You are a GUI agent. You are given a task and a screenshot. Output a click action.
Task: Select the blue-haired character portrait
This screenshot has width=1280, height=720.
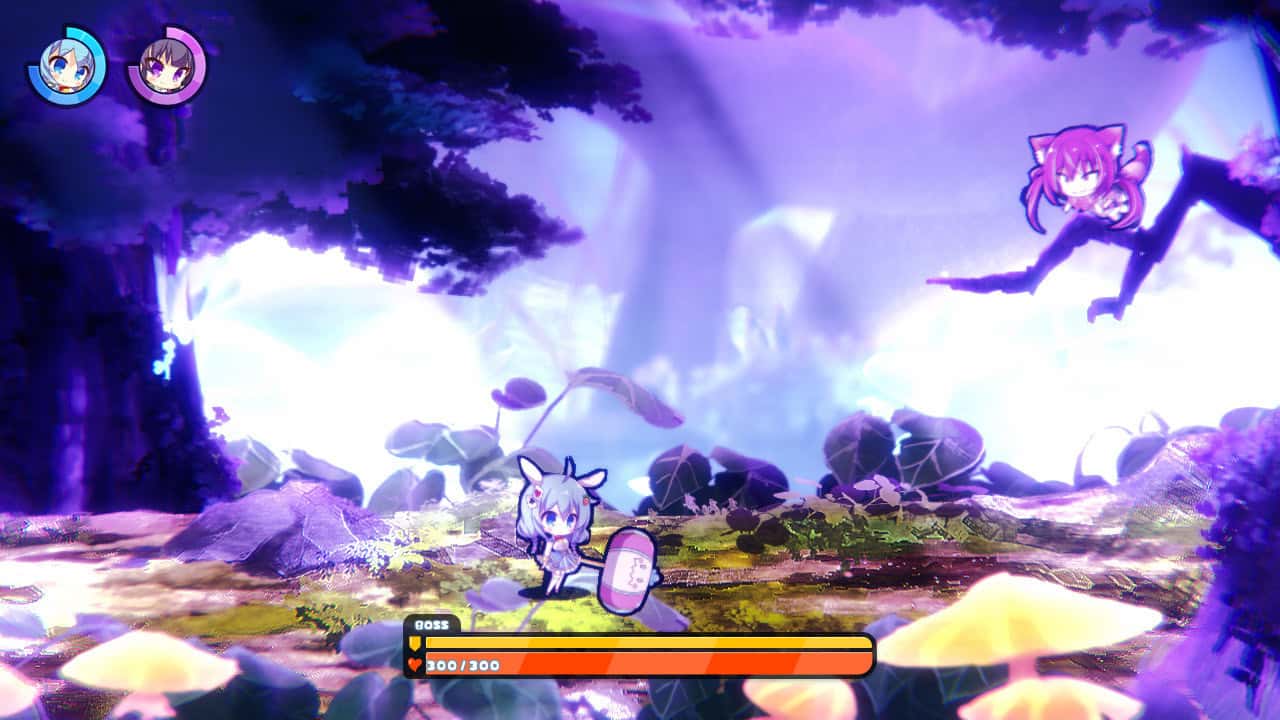tap(68, 66)
